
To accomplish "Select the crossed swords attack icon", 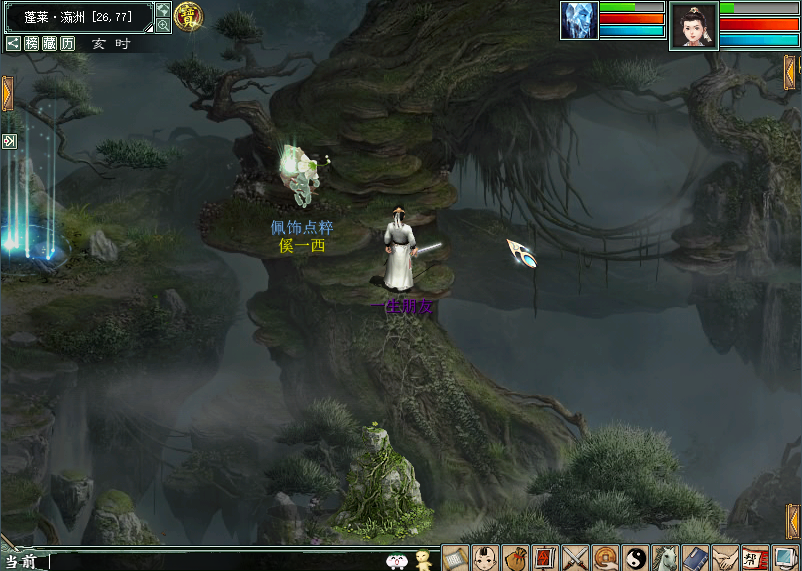I will 575,558.
